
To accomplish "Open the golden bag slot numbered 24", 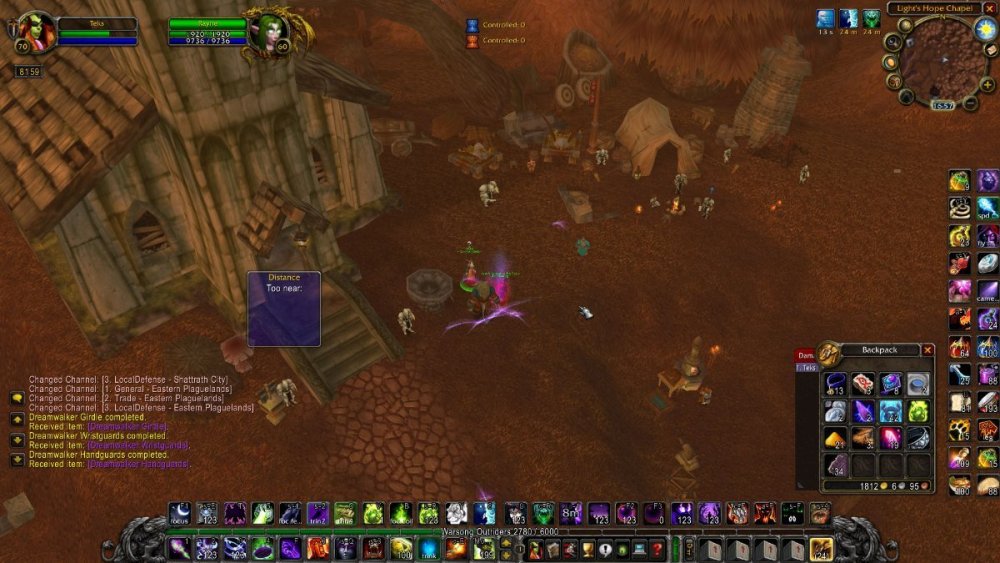I will coord(820,548).
